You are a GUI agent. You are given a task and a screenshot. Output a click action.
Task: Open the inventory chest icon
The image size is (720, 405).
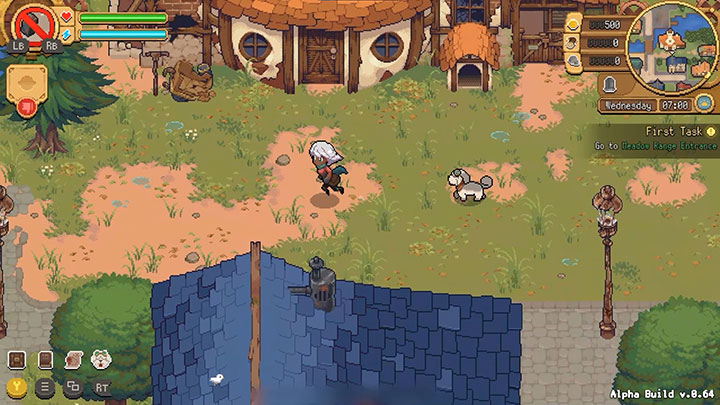click(x=17, y=359)
